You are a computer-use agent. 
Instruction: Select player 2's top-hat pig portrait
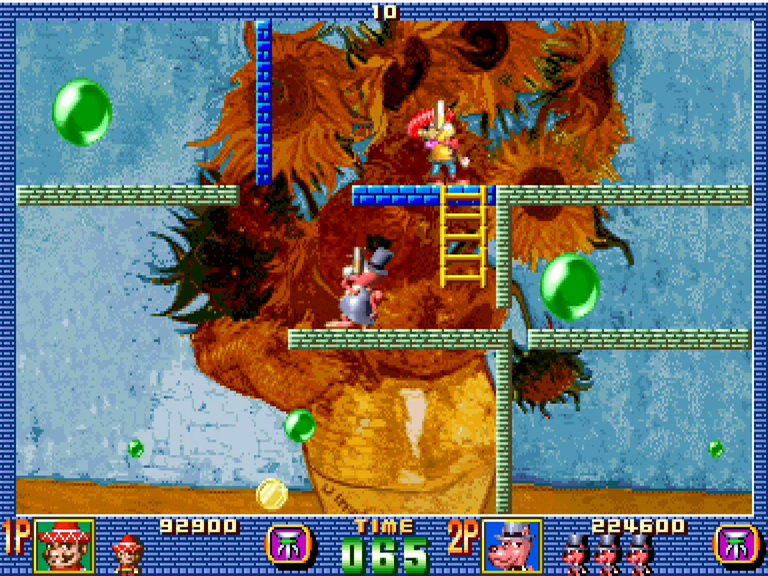(x=512, y=546)
